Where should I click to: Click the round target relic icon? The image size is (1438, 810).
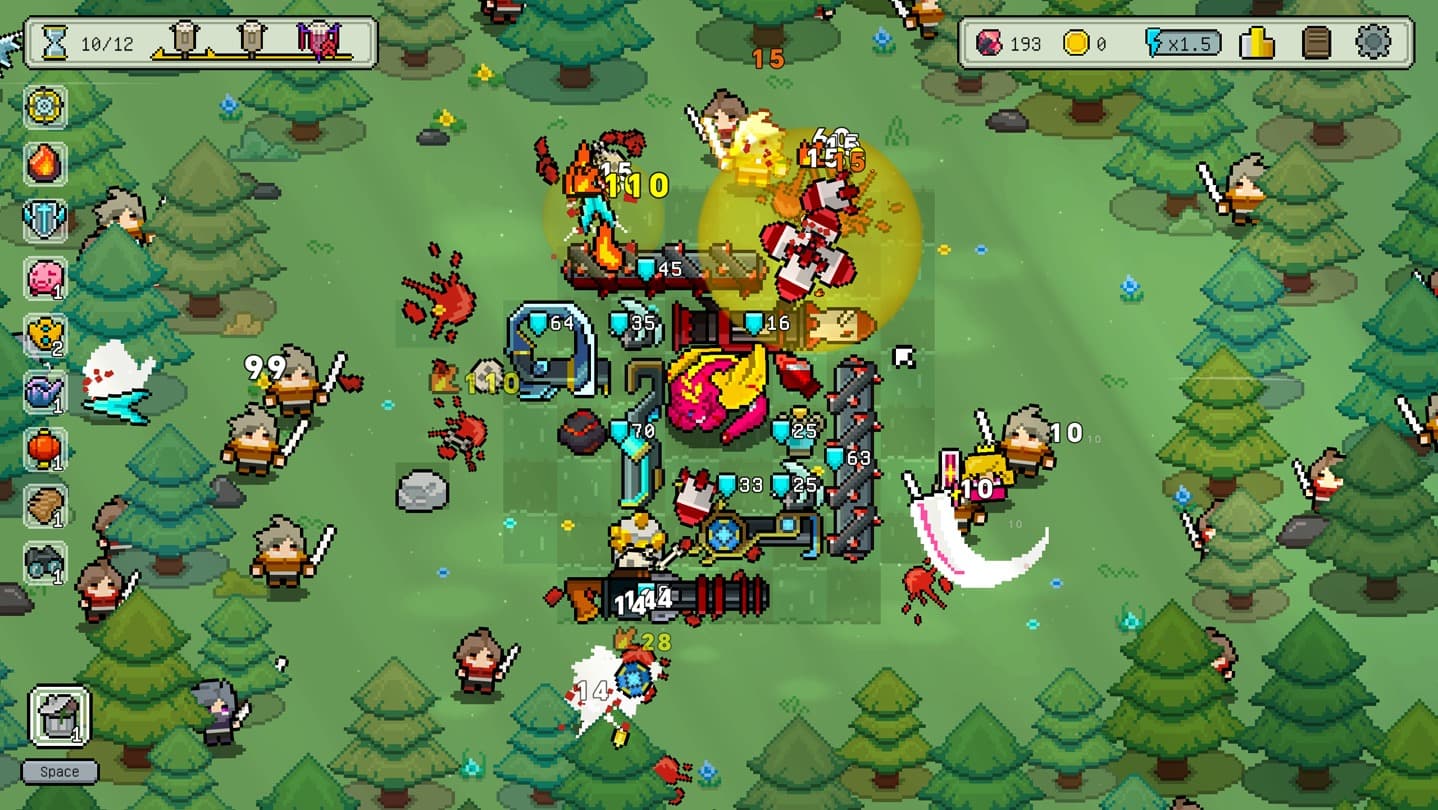click(45, 106)
